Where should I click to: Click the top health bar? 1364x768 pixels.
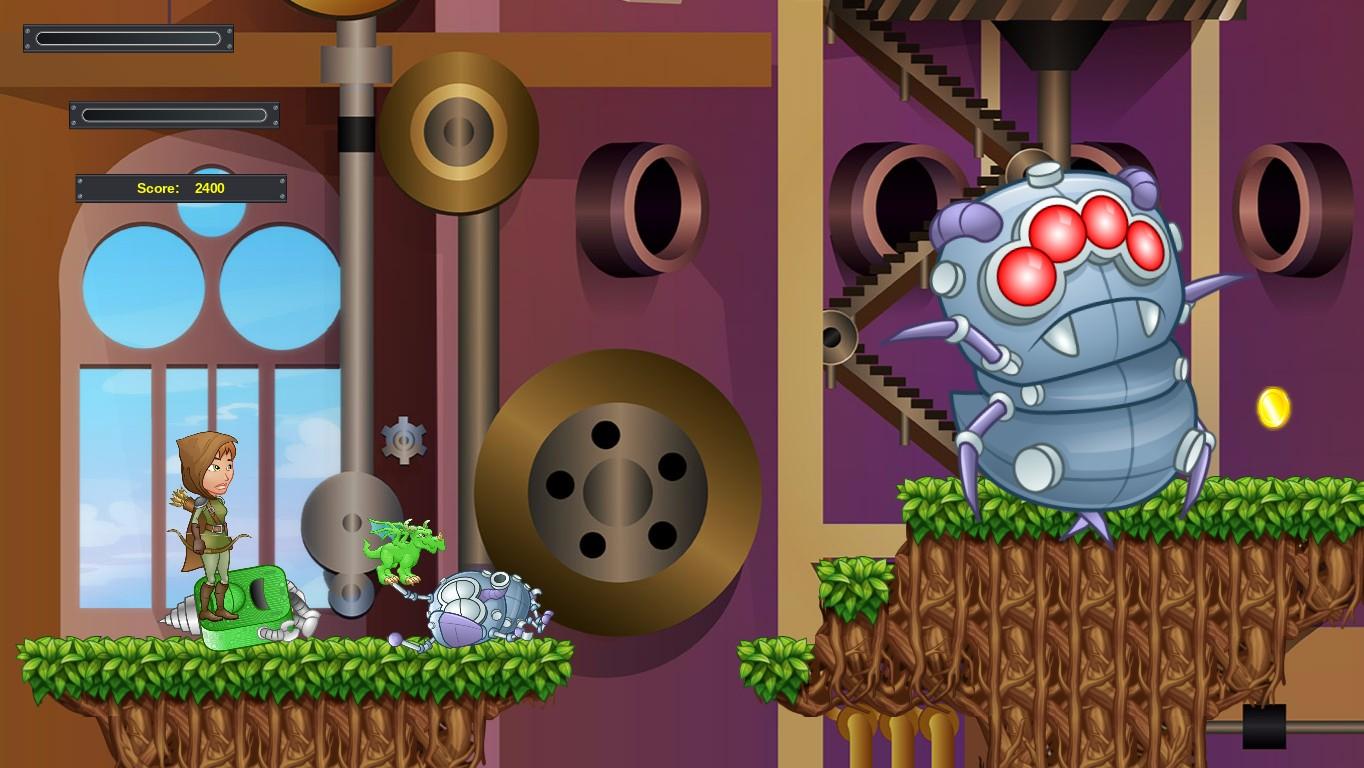[128, 38]
